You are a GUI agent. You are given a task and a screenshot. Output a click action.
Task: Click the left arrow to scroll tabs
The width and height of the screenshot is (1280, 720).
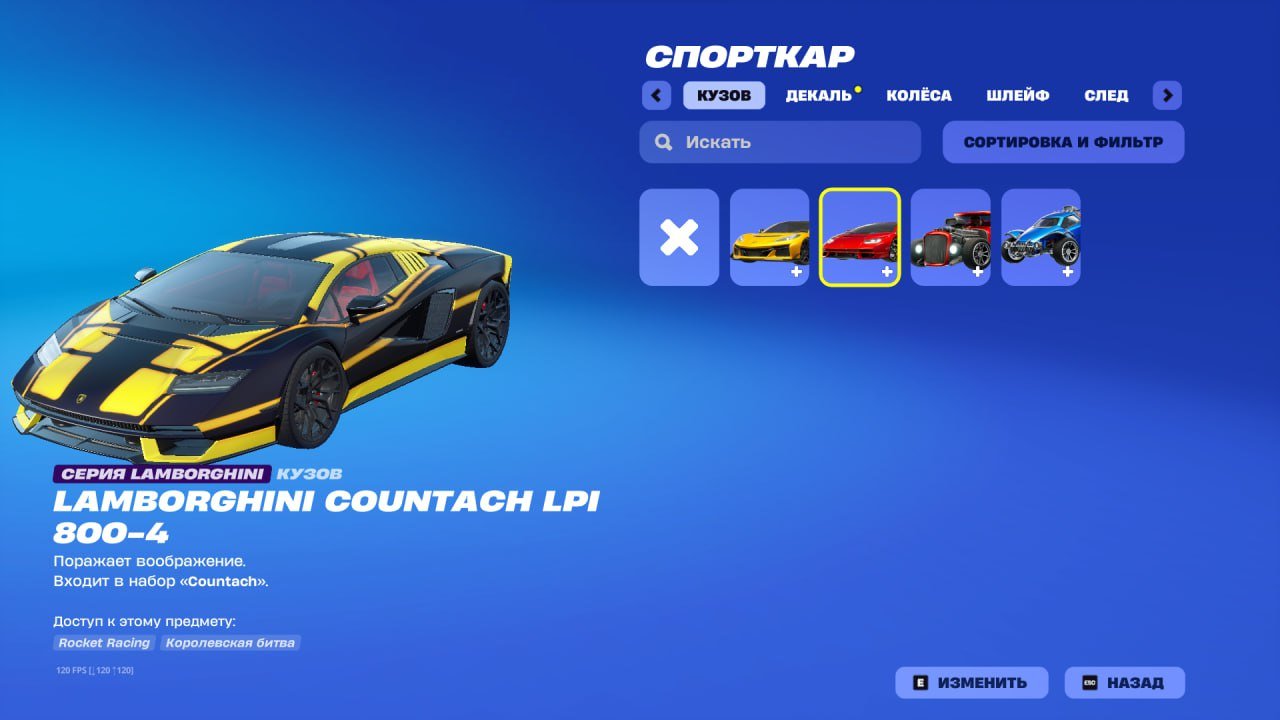coord(656,95)
